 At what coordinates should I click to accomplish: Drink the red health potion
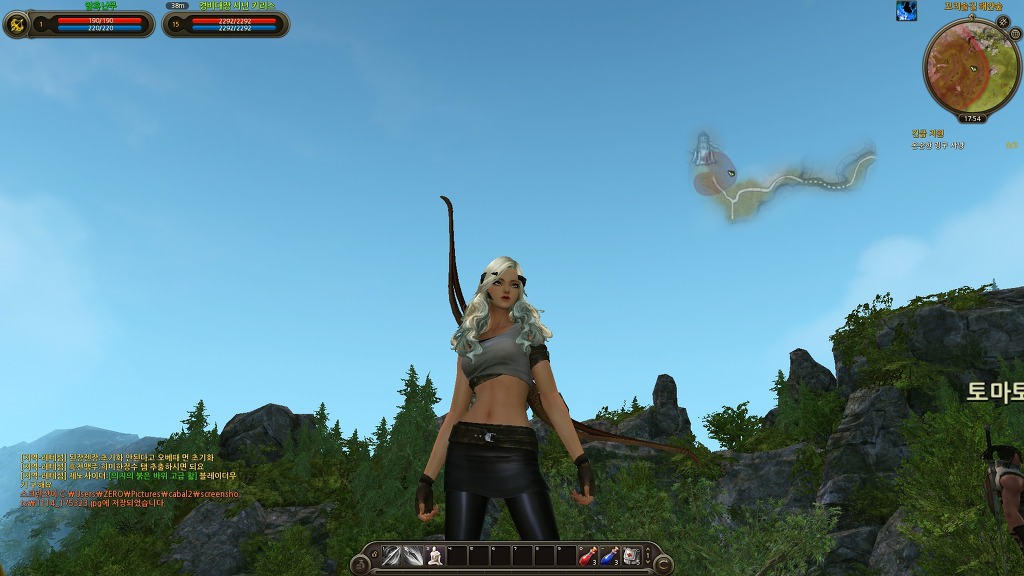pyautogui.click(x=588, y=557)
